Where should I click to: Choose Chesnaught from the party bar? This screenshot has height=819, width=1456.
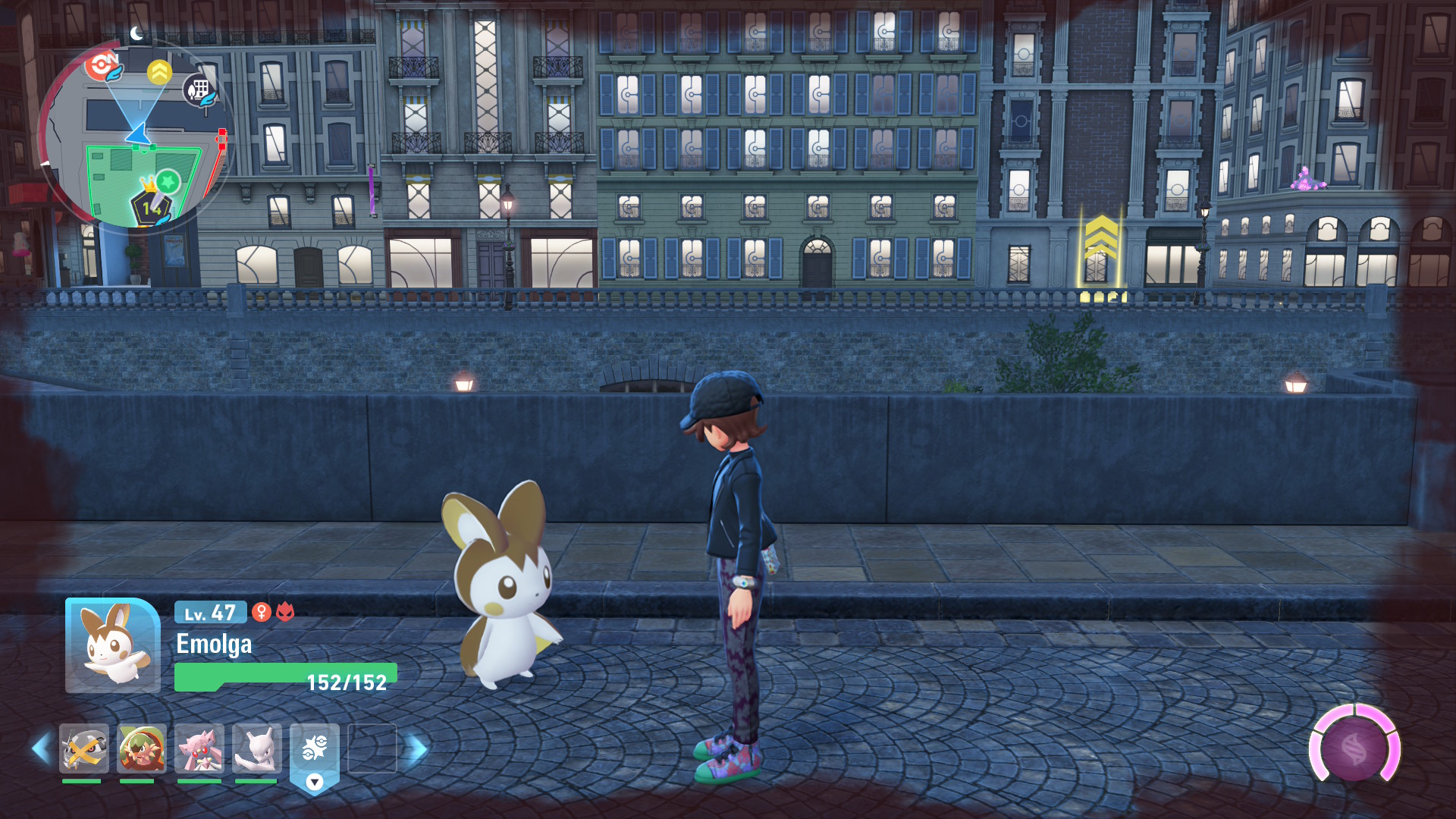tap(141, 748)
